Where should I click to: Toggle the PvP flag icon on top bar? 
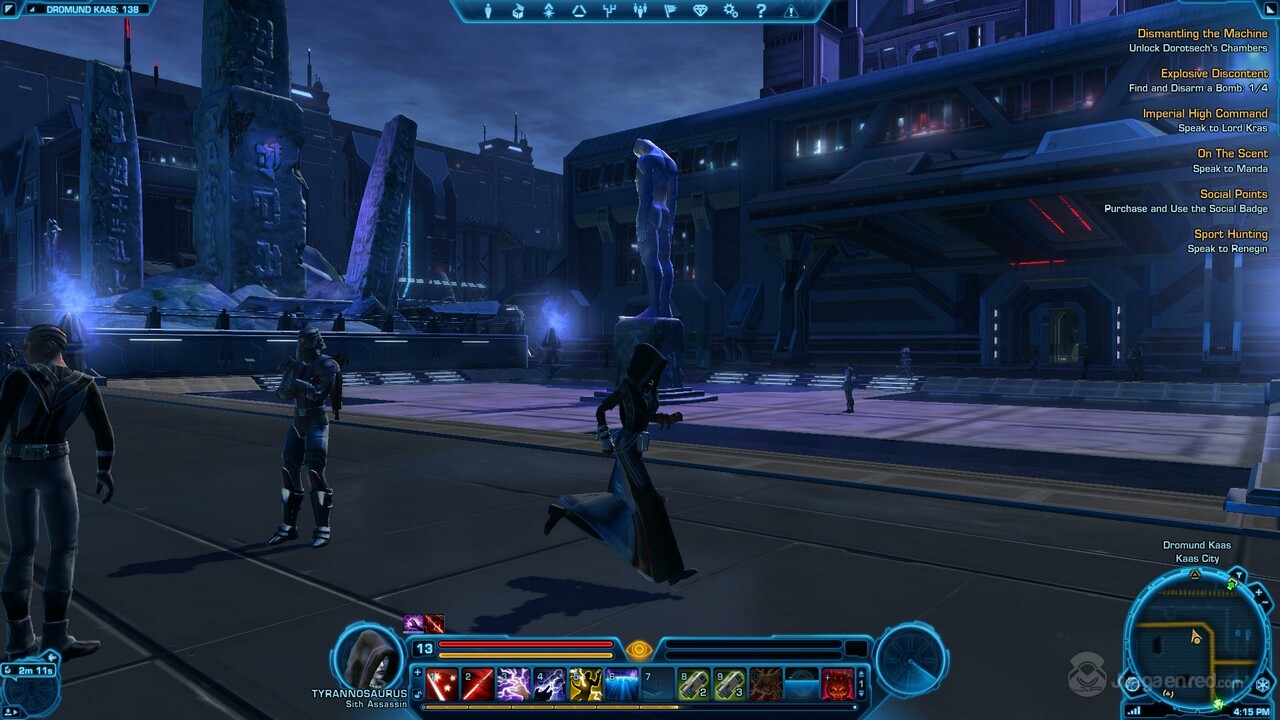tap(670, 11)
